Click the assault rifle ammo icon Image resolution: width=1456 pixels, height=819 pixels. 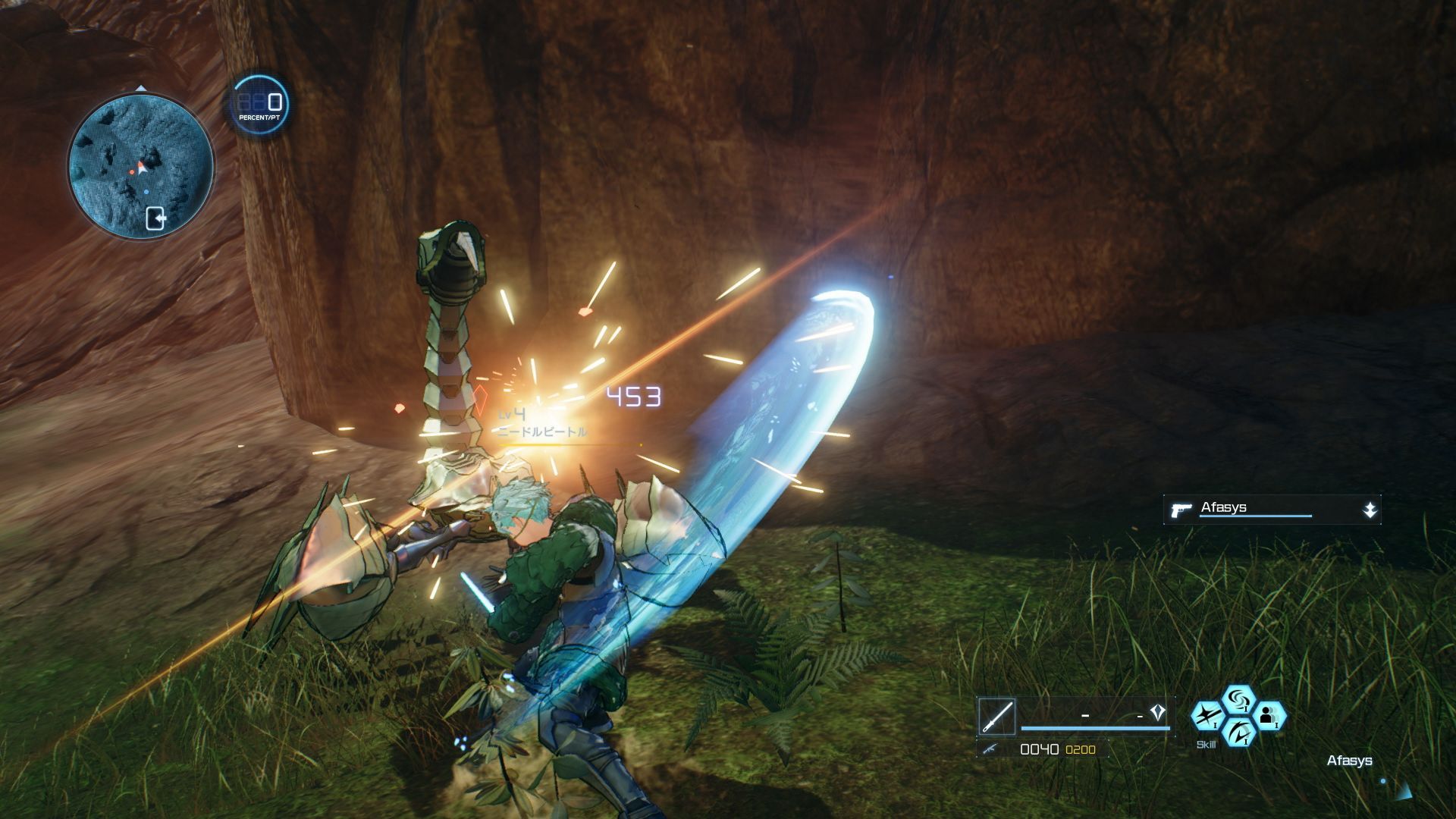[x=991, y=749]
